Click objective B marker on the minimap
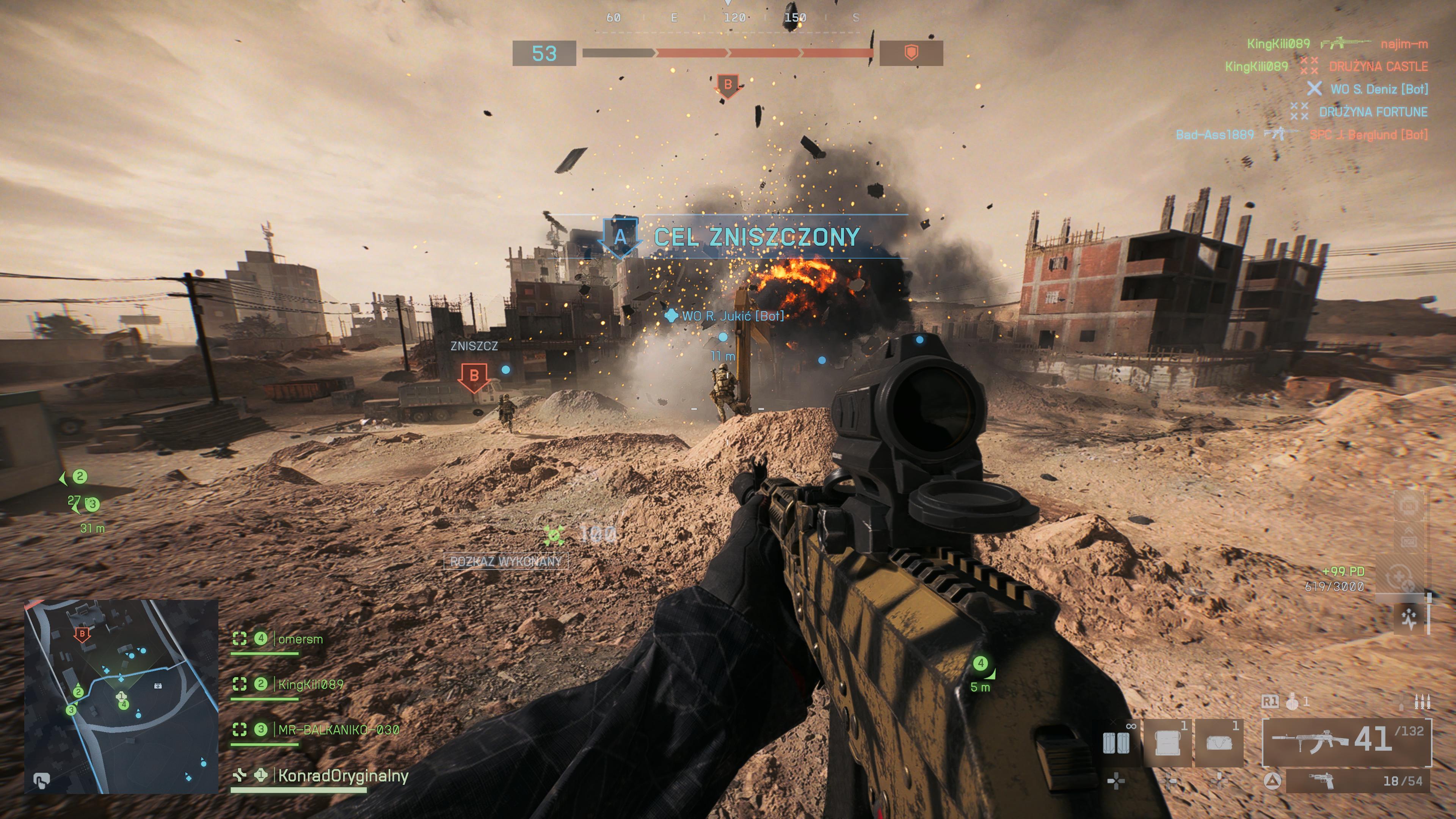This screenshot has width=1456, height=819. pyautogui.click(x=83, y=634)
